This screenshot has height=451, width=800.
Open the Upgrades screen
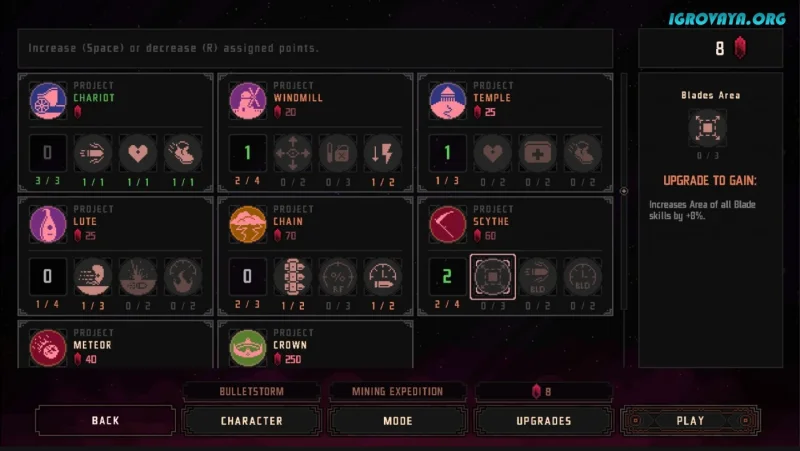(544, 421)
